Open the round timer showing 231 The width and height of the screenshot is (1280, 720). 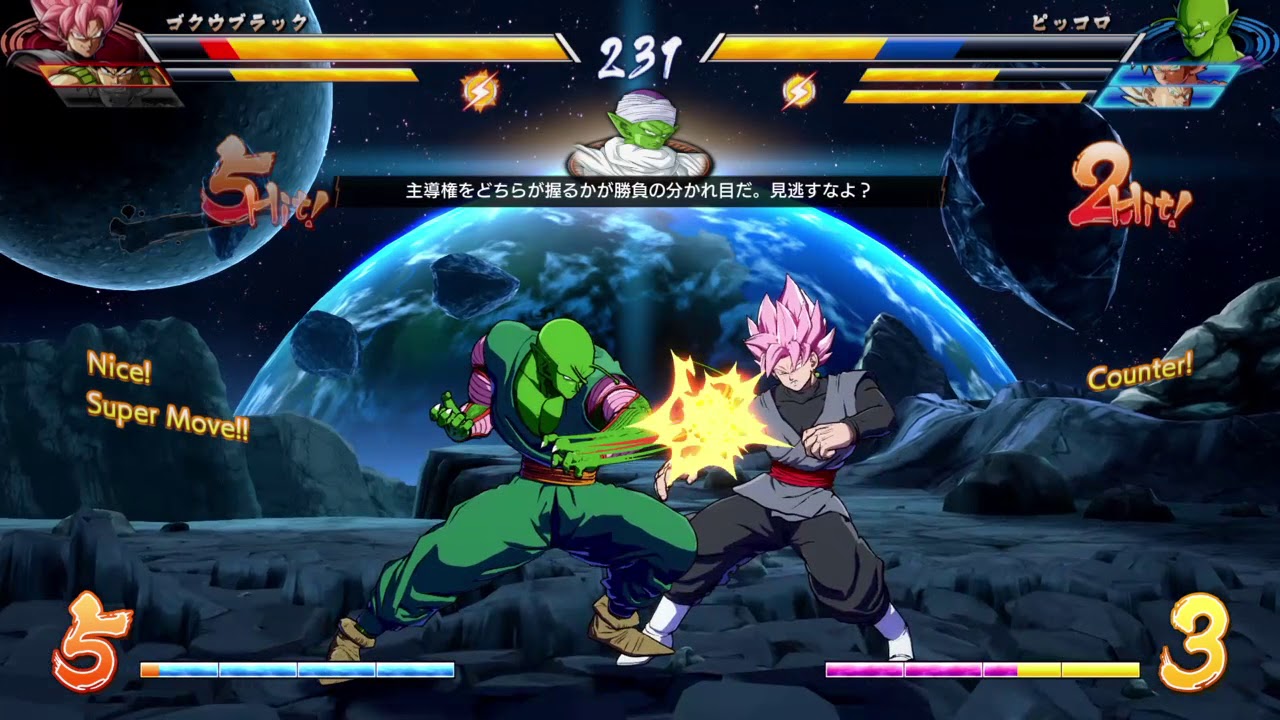pyautogui.click(x=640, y=48)
